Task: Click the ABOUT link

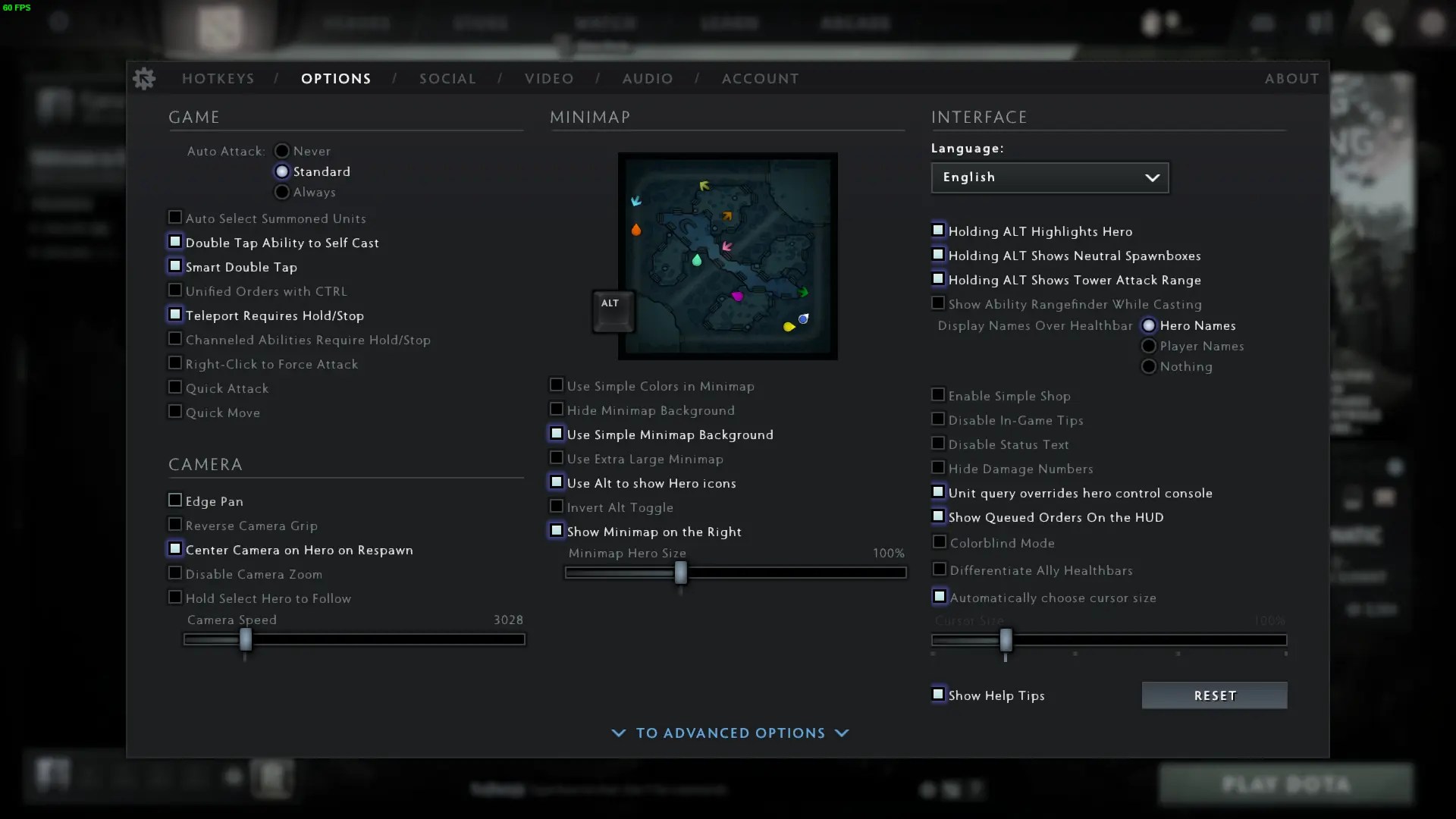Action: (x=1291, y=78)
